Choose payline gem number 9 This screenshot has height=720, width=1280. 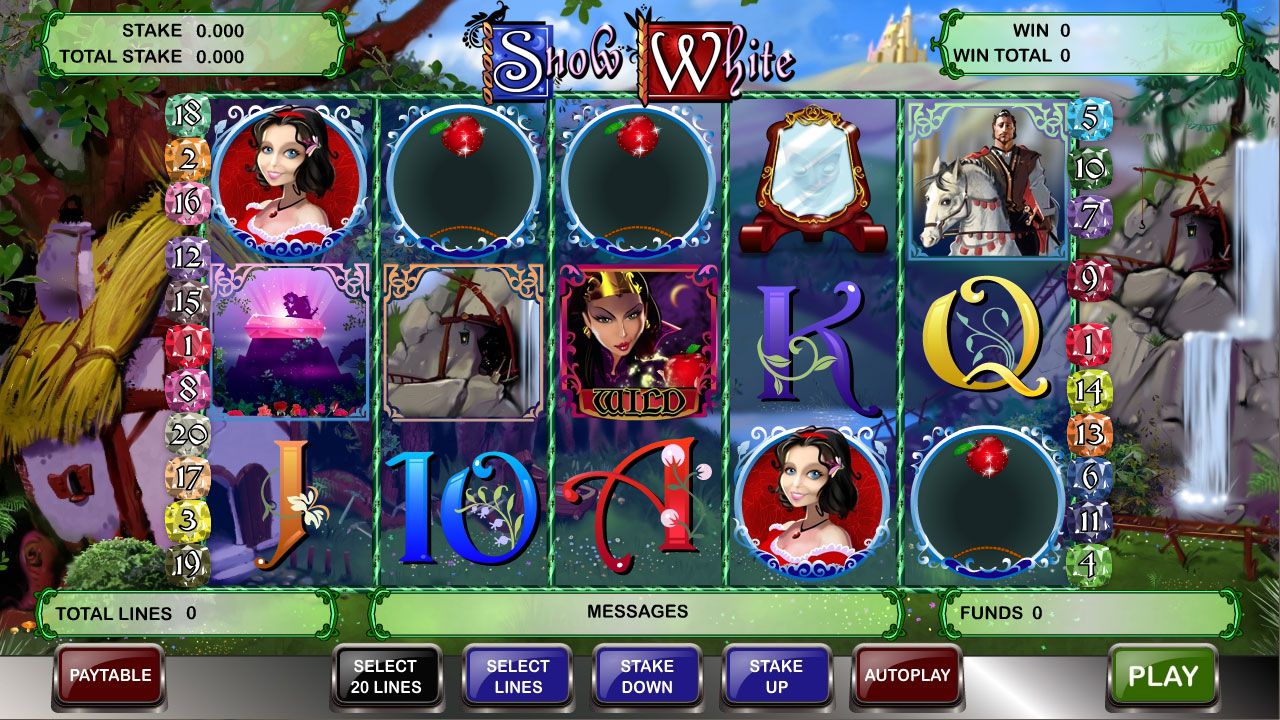(1089, 277)
